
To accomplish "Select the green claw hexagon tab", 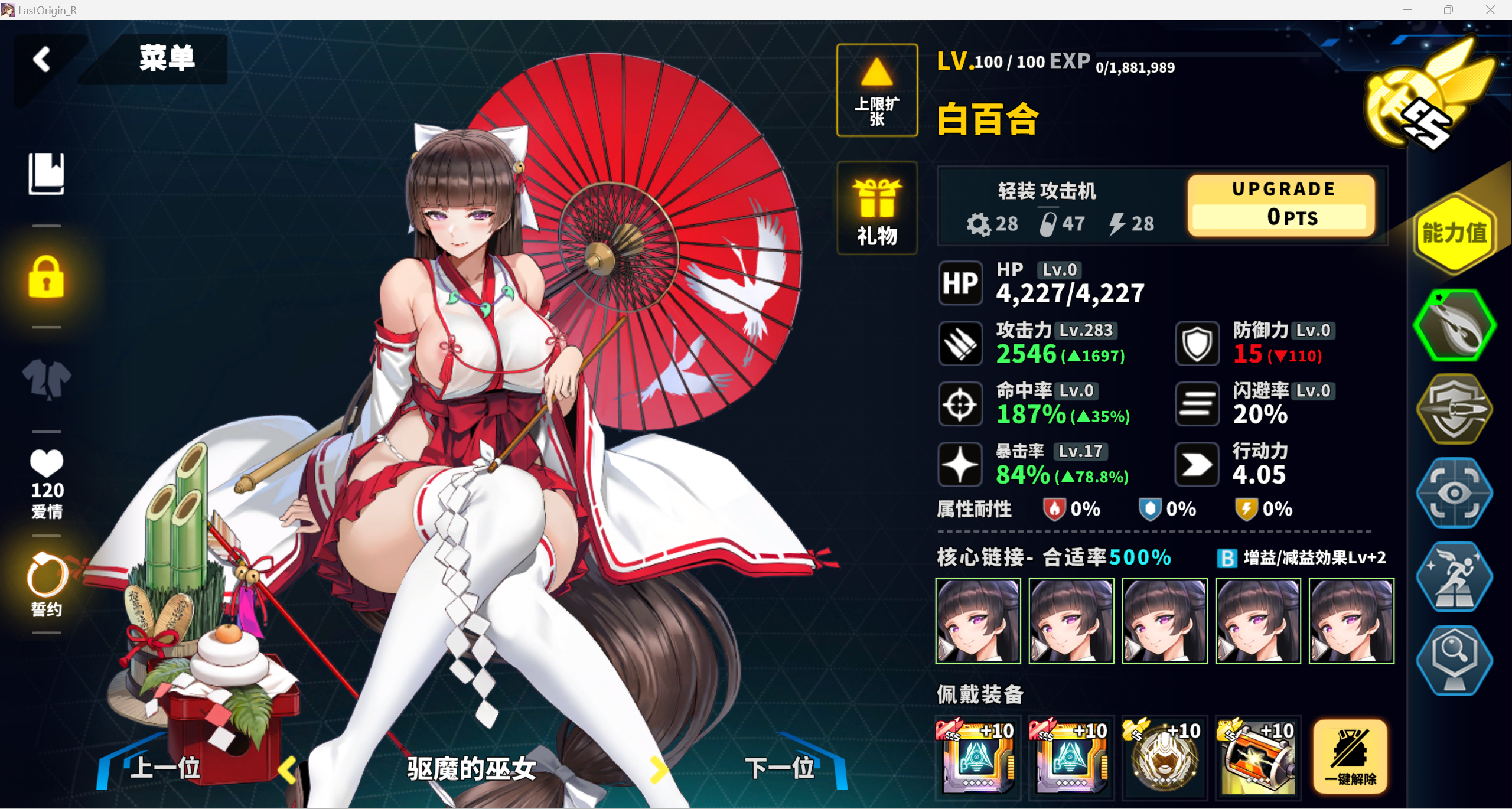I will (1454, 325).
